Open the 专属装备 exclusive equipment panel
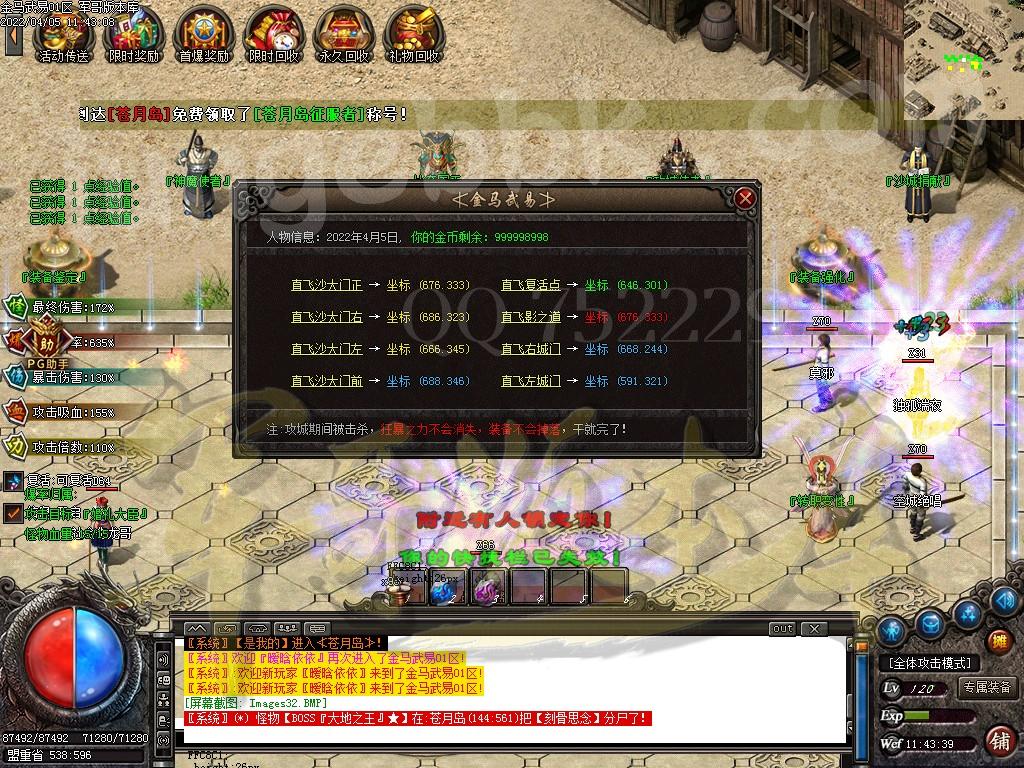Image resolution: width=1024 pixels, height=768 pixels. [988, 688]
